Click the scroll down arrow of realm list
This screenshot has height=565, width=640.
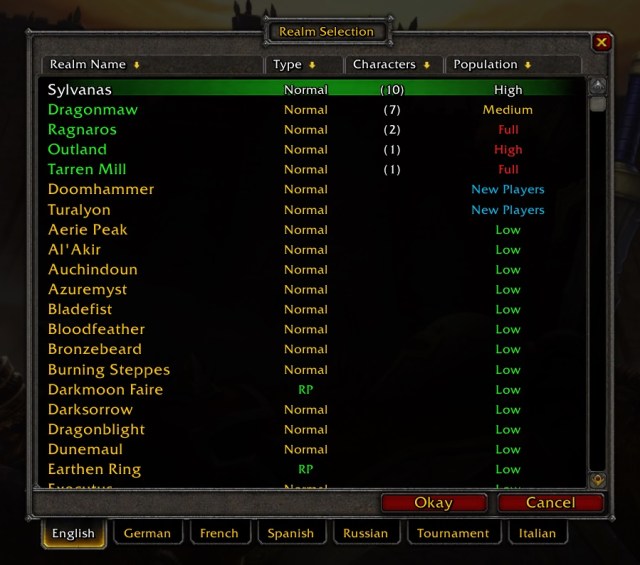click(598, 480)
